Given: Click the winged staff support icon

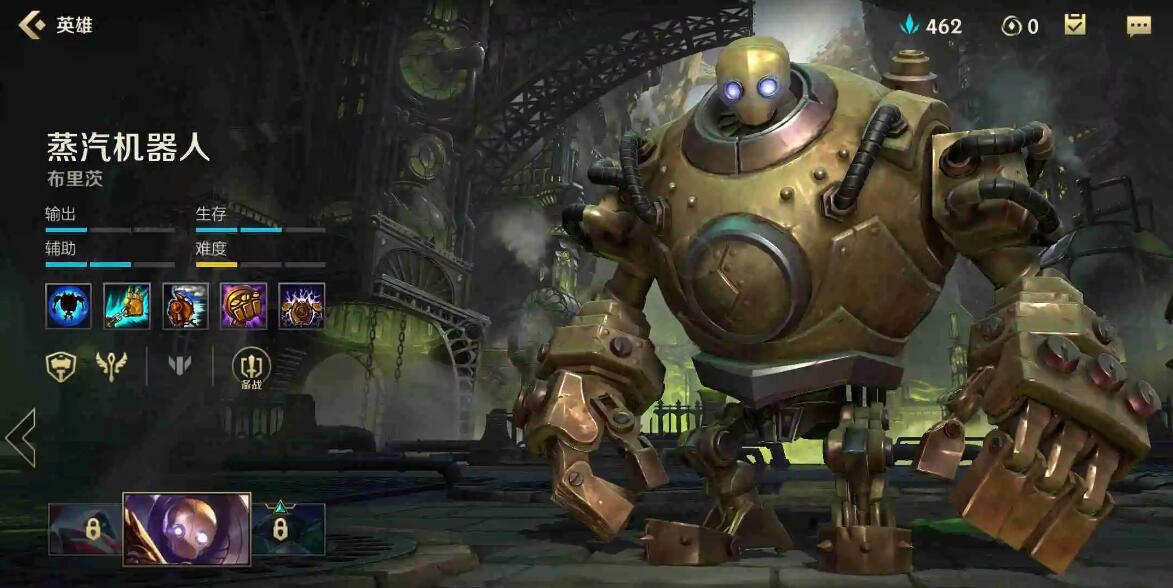Looking at the screenshot, I should pyautogui.click(x=112, y=366).
